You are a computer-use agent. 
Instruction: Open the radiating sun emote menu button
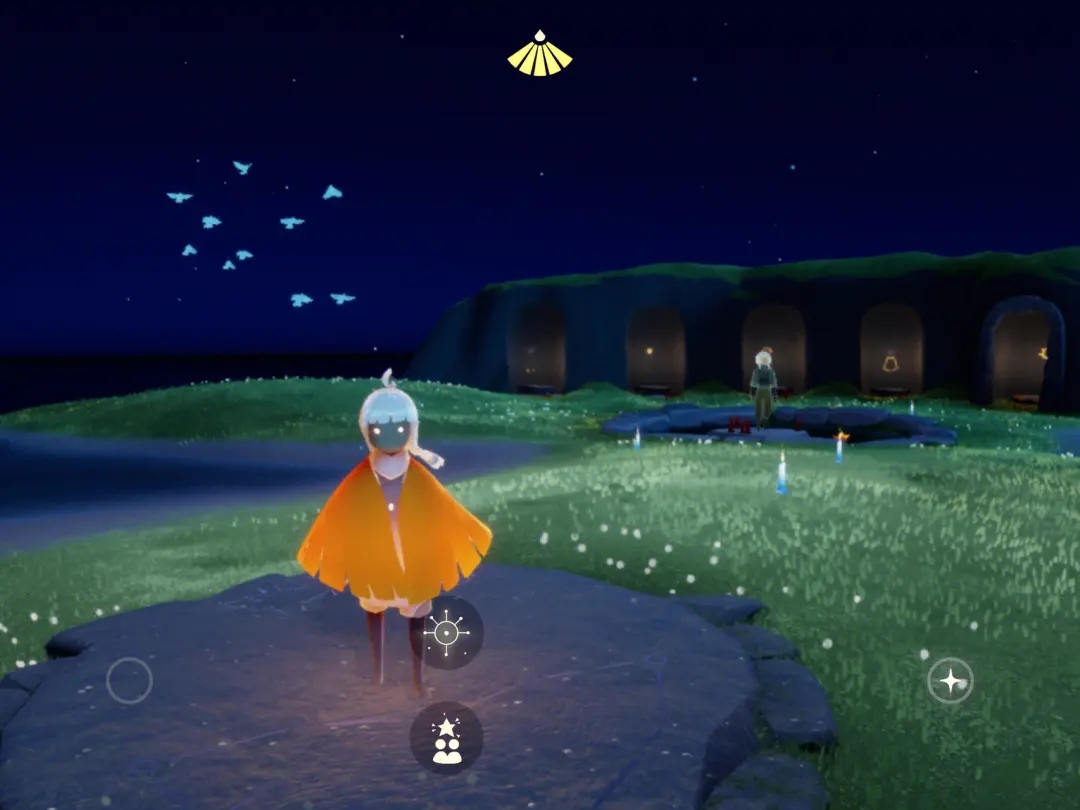(x=446, y=633)
